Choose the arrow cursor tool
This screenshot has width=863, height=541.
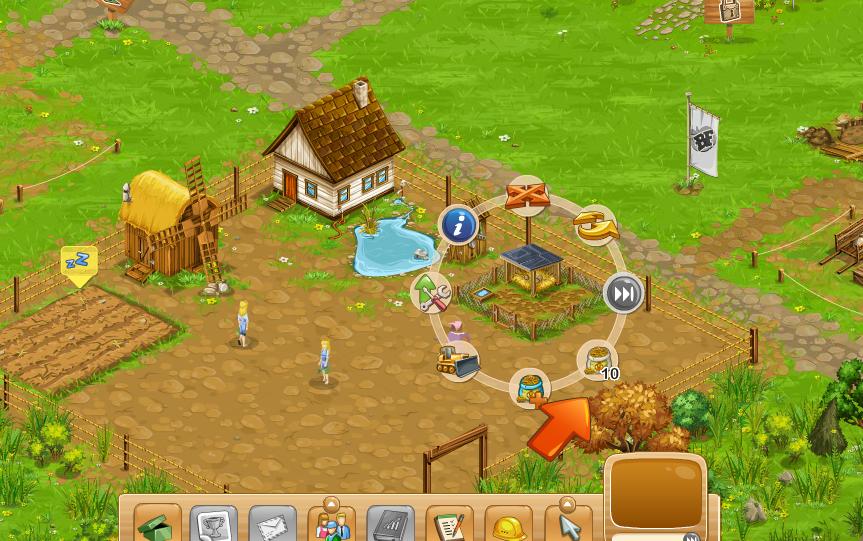coord(568,525)
